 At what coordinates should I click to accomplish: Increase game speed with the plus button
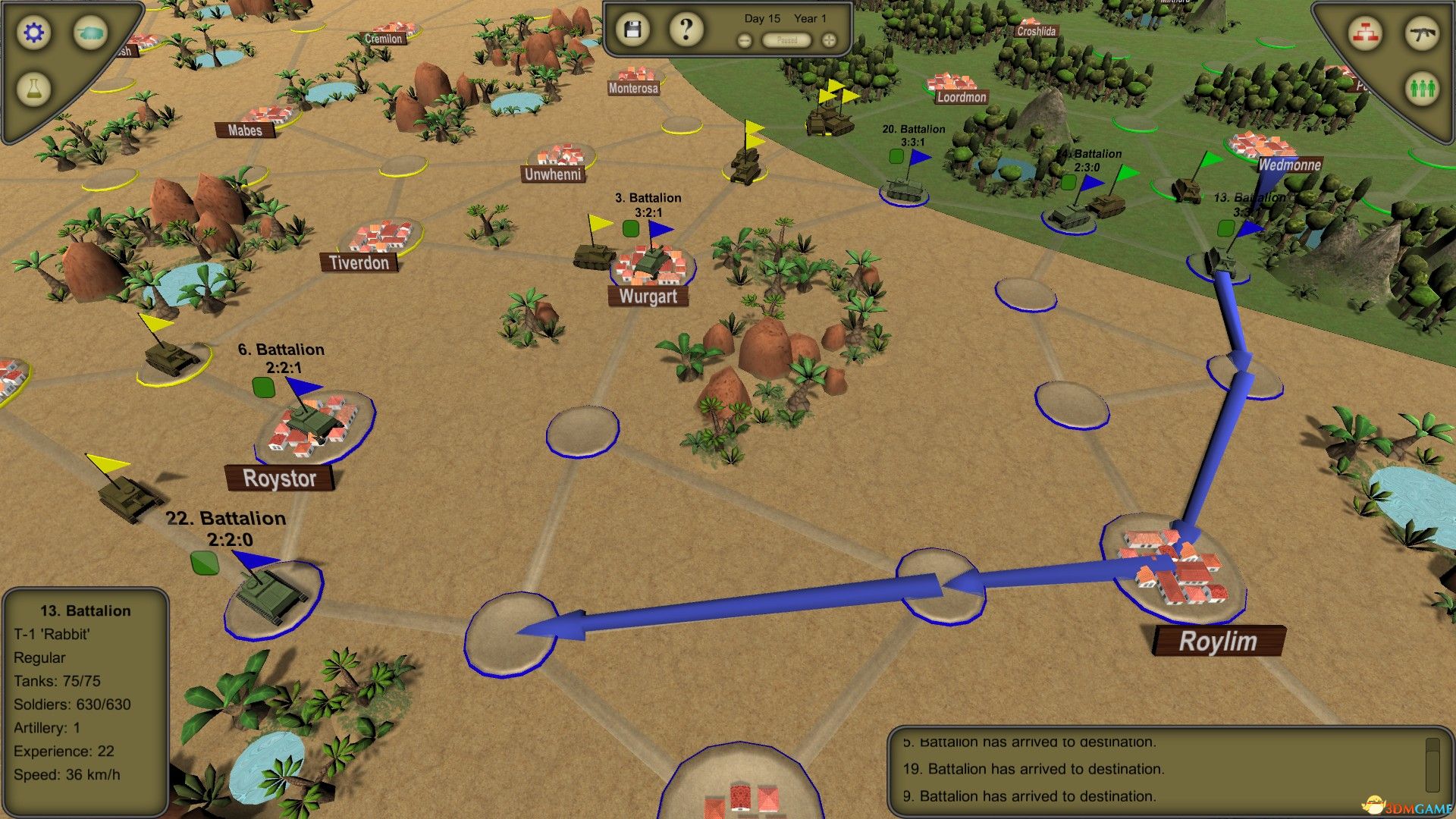coord(828,40)
